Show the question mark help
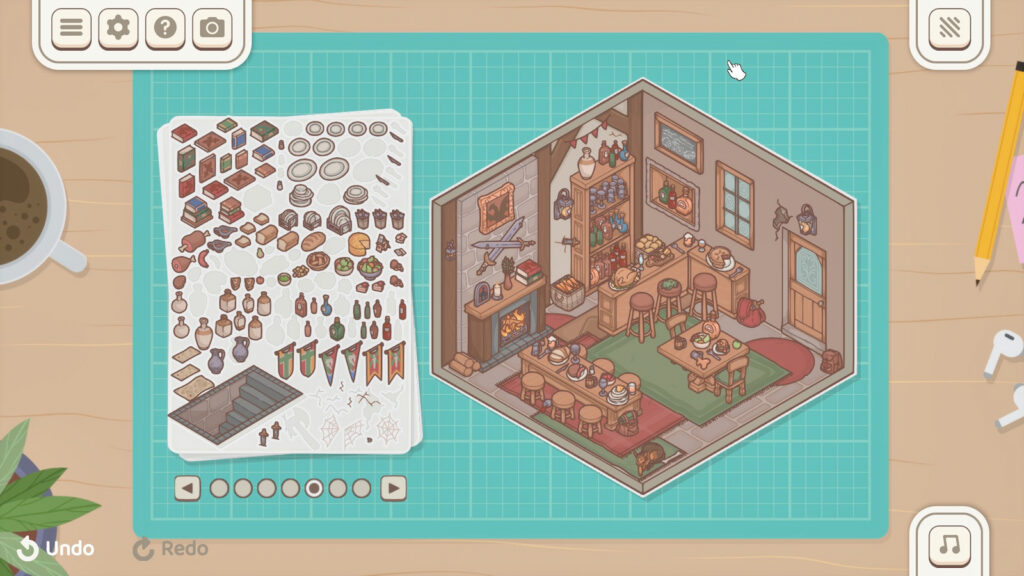 tap(165, 28)
